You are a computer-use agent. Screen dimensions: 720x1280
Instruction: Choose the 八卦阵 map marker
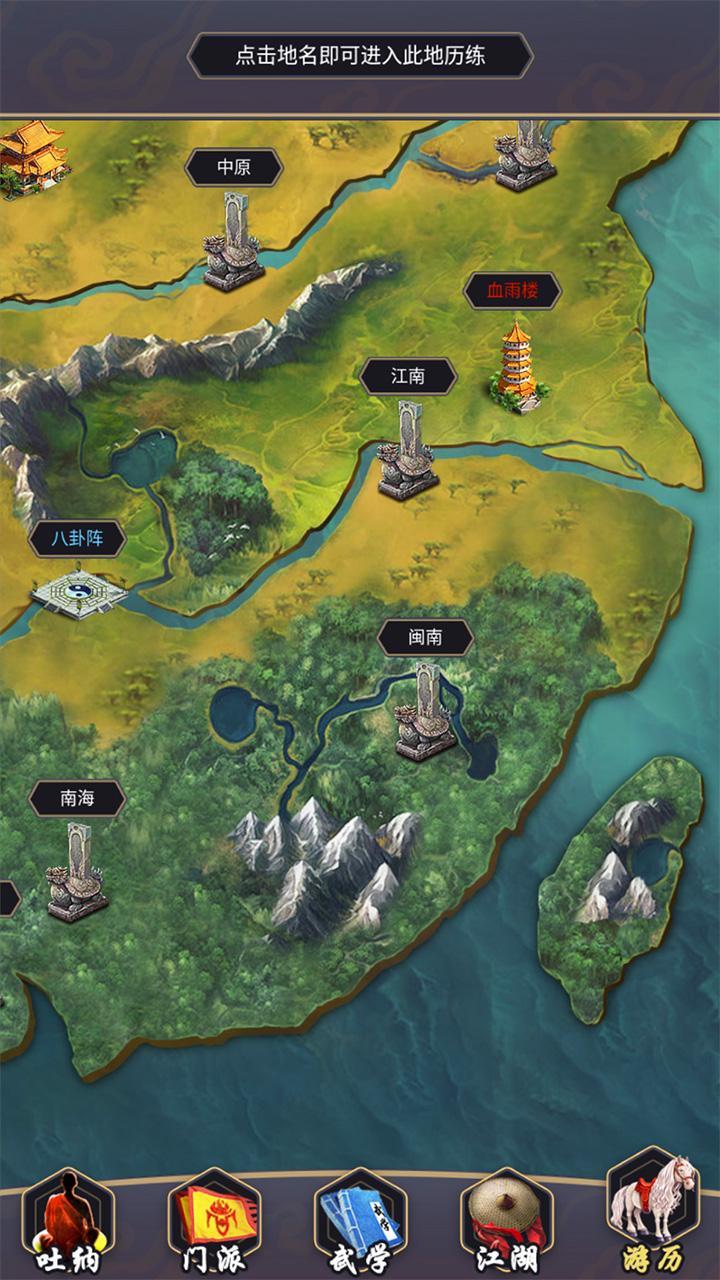point(77,540)
